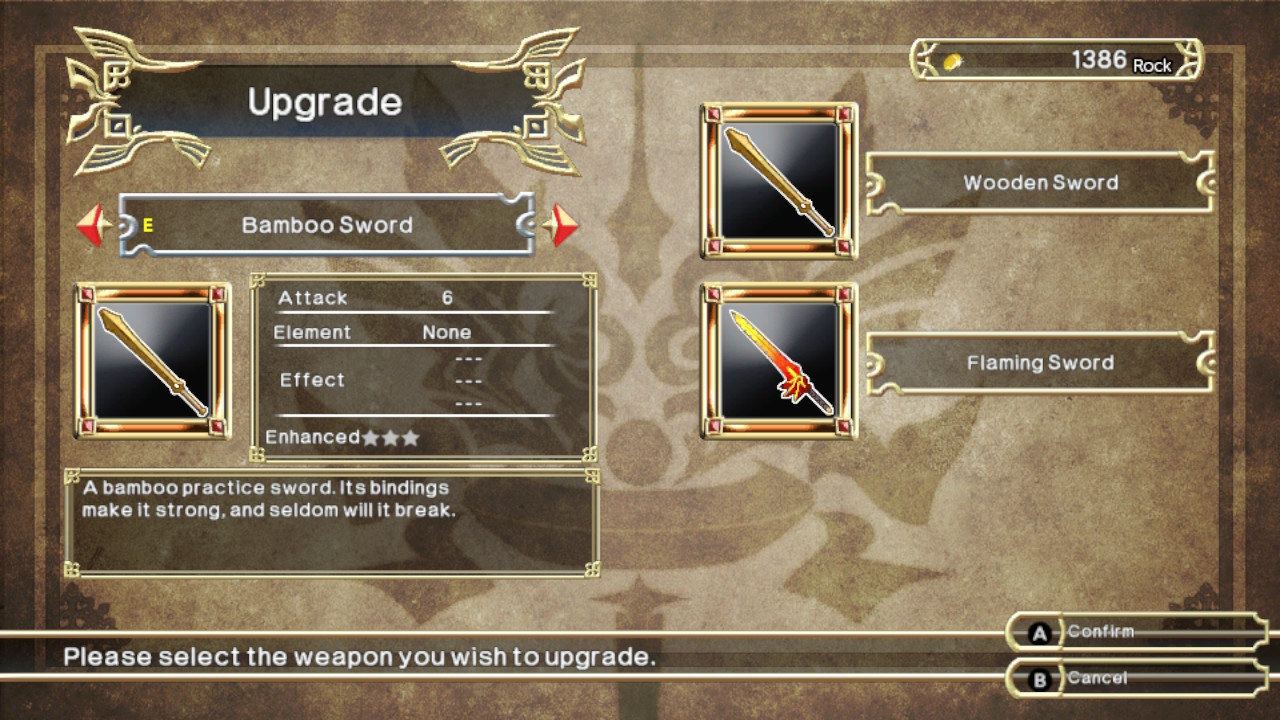Select the first Enhanced star
1280x720 pixels.
[x=370, y=437]
